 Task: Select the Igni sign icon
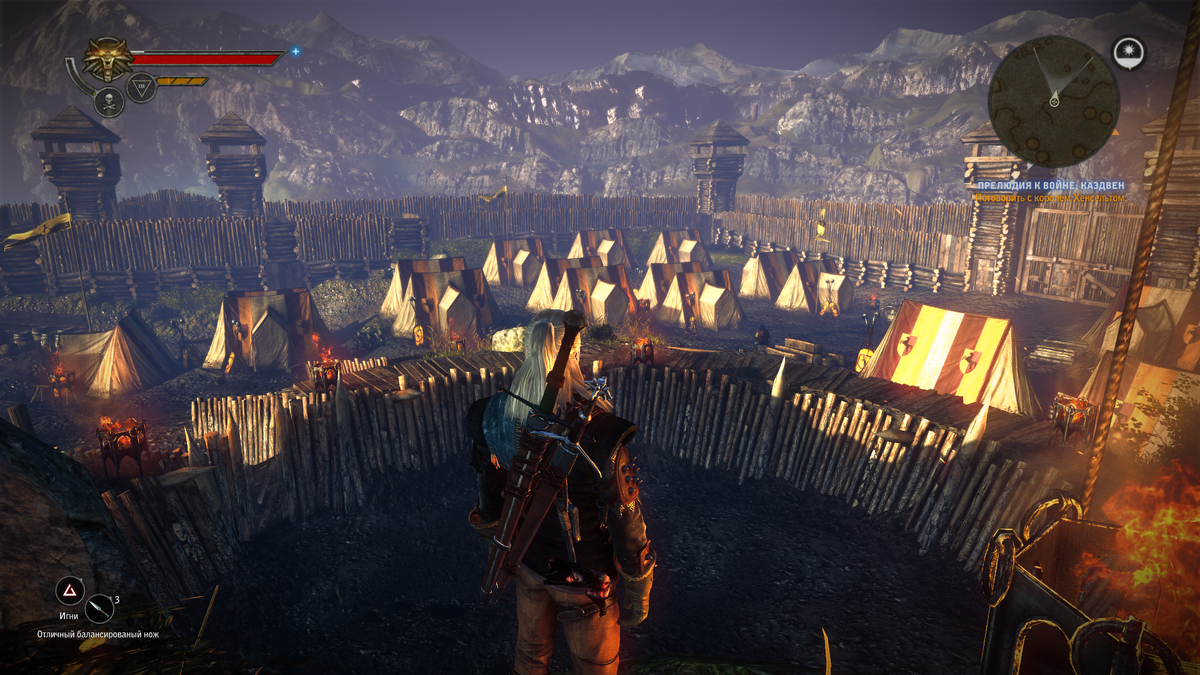tap(69, 590)
